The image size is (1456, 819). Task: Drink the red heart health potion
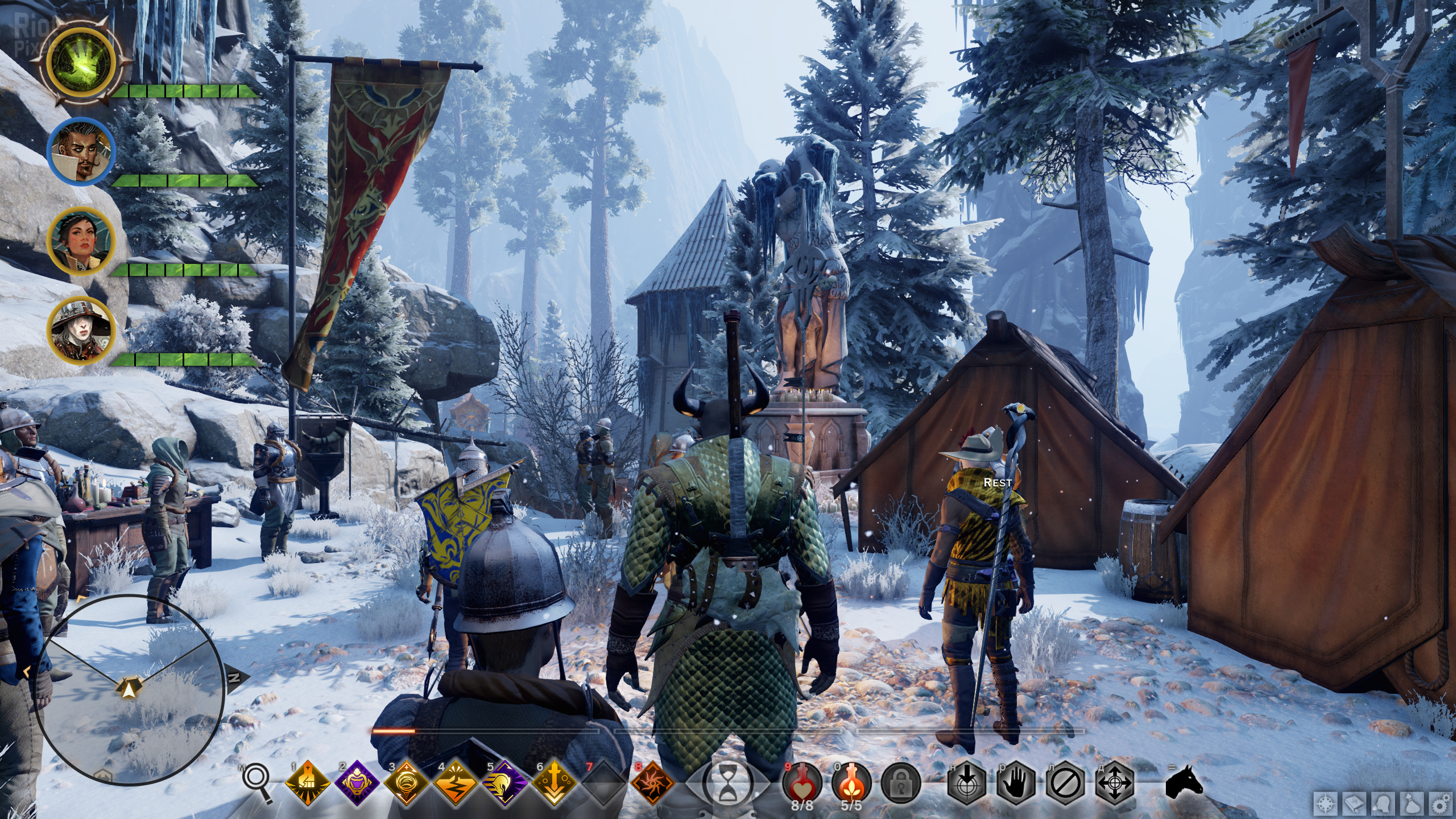pyautogui.click(x=802, y=781)
